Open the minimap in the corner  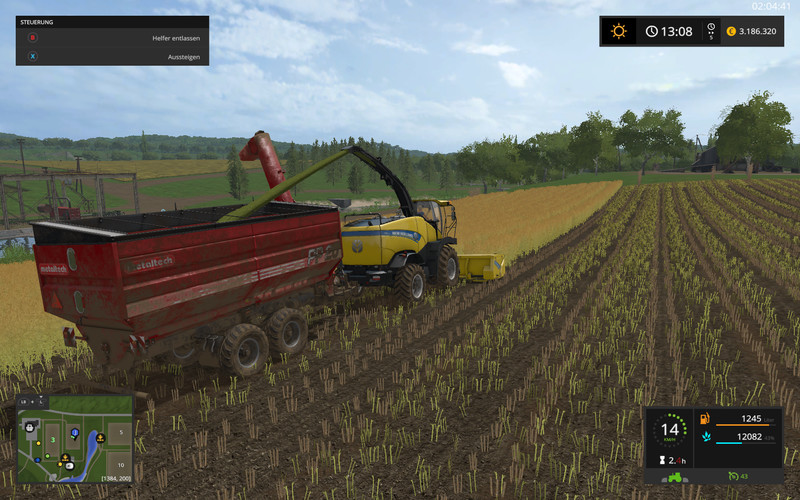click(75, 439)
